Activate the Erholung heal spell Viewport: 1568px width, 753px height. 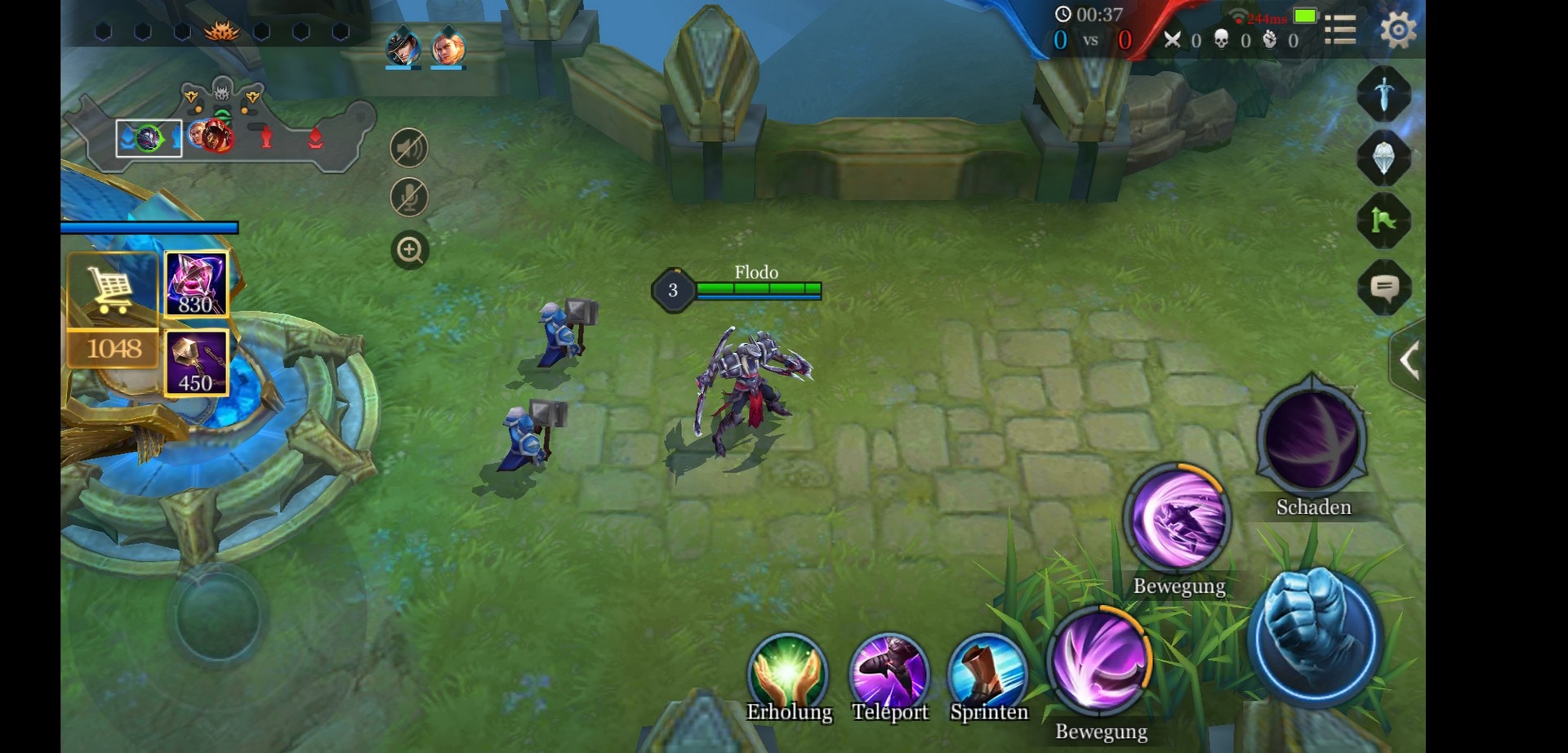point(788,673)
